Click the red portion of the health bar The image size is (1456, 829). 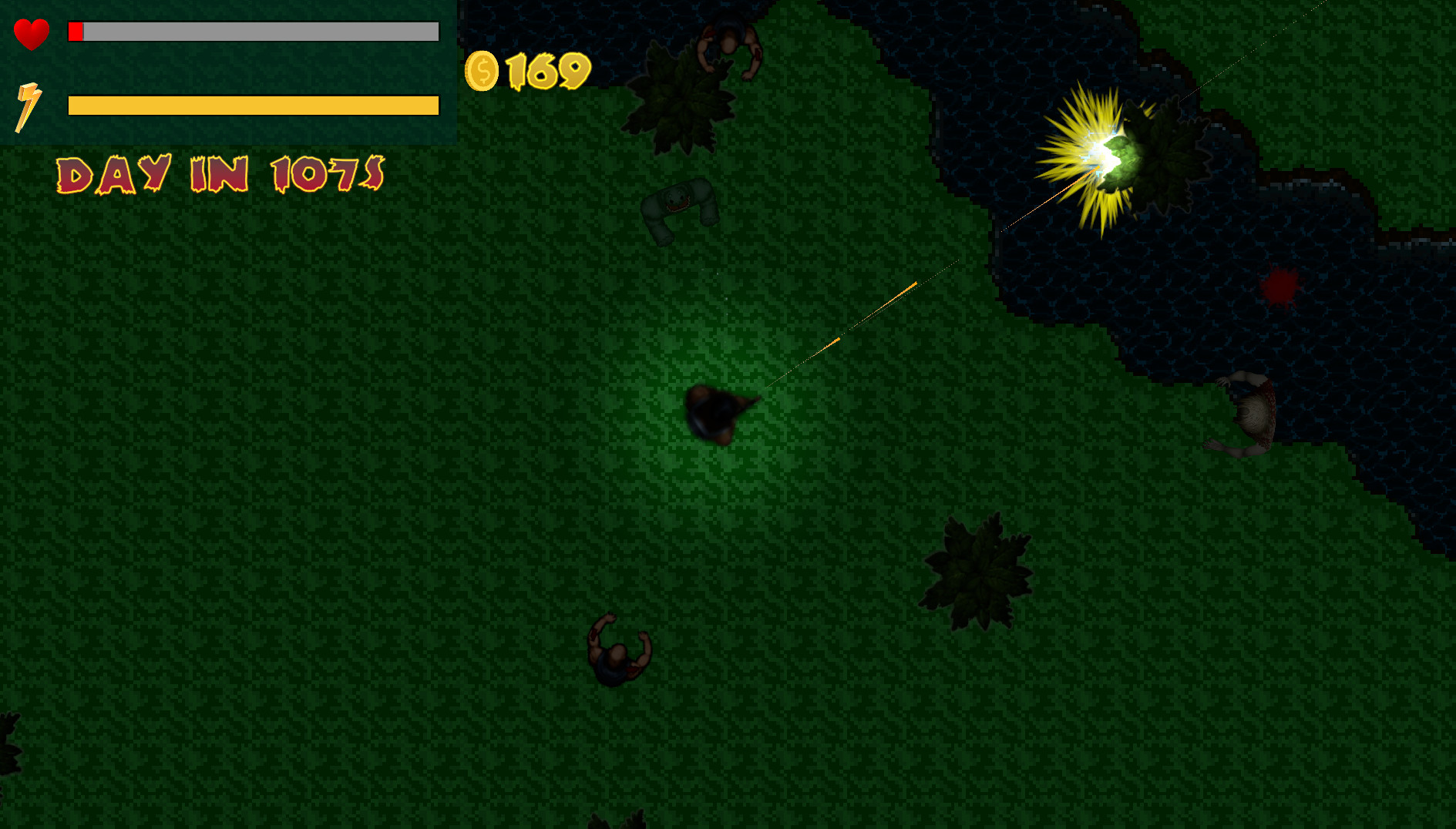pos(76,32)
